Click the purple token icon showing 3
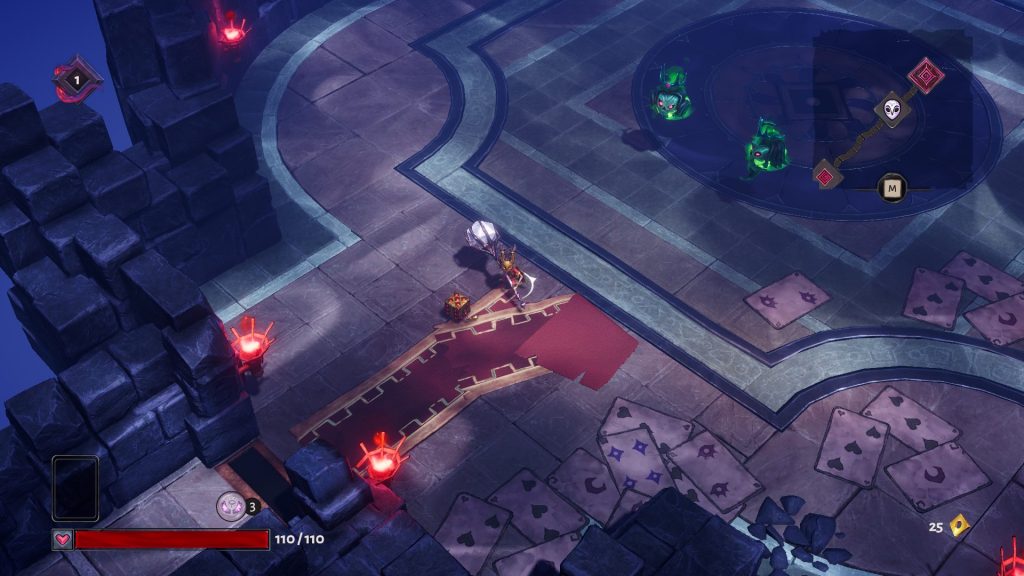1024x576 pixels. [231, 506]
